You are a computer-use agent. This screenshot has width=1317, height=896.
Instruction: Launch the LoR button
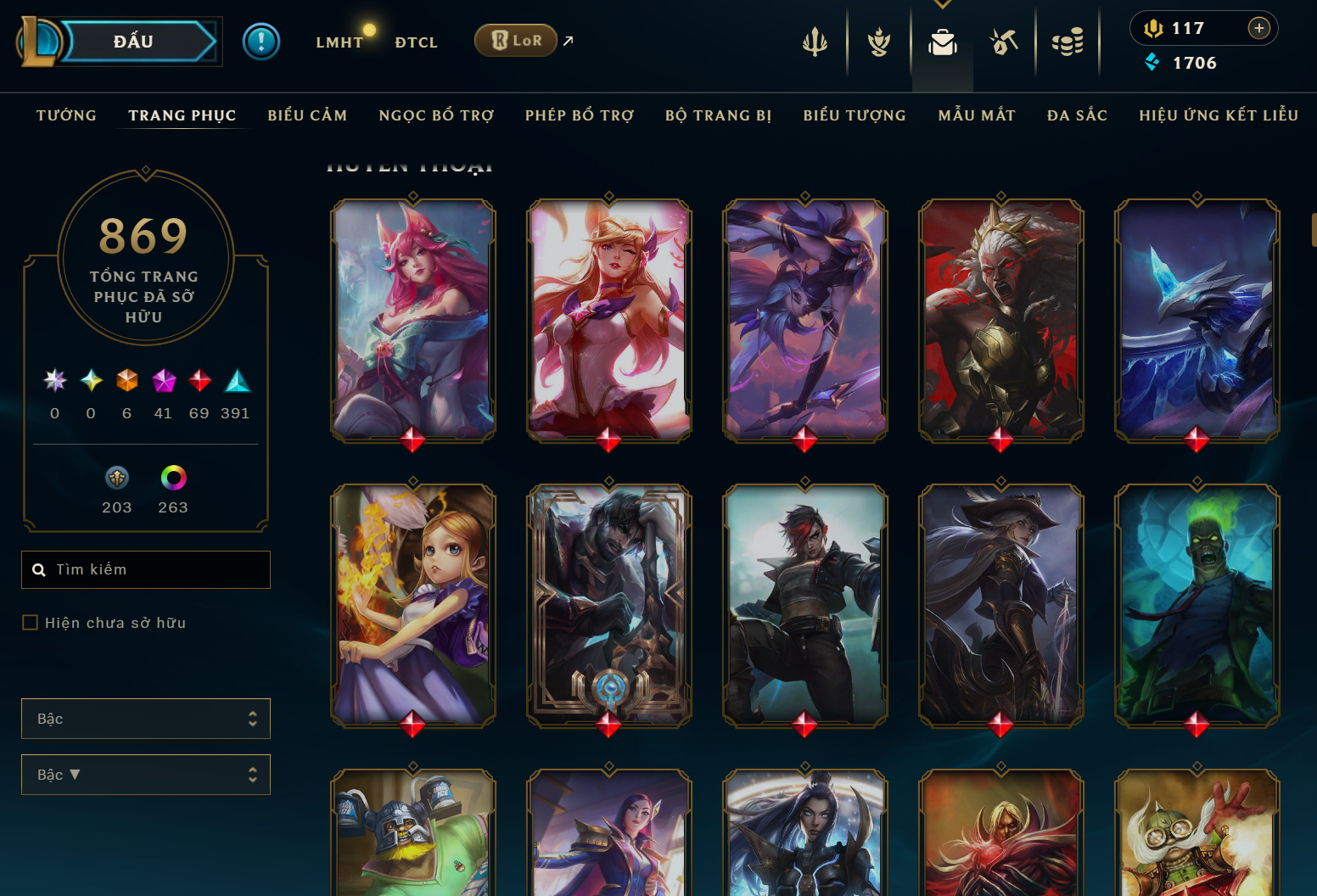516,41
